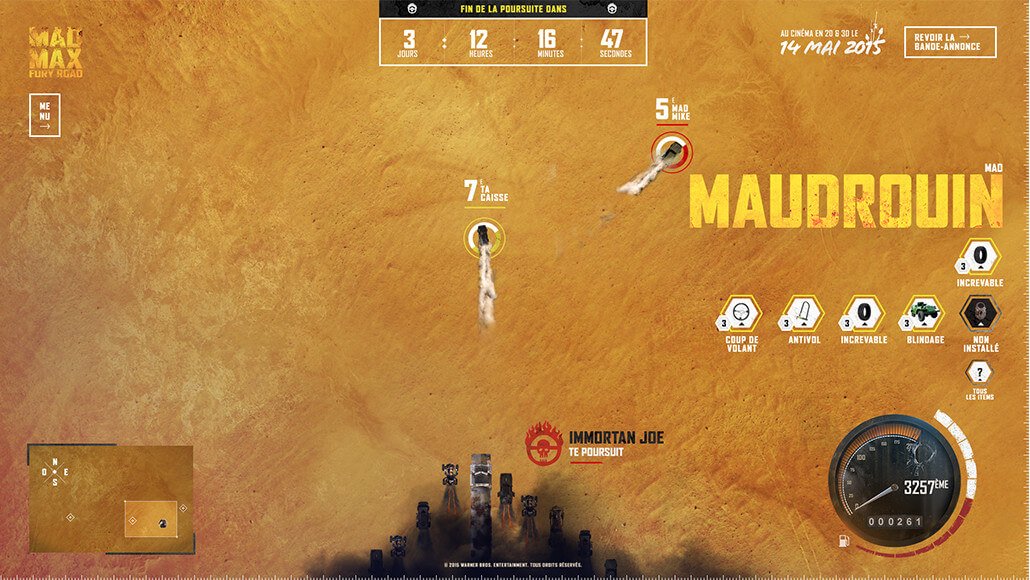Image resolution: width=1030 pixels, height=580 pixels.
Task: Click Revoir la bande-annonce button
Action: (x=949, y=41)
